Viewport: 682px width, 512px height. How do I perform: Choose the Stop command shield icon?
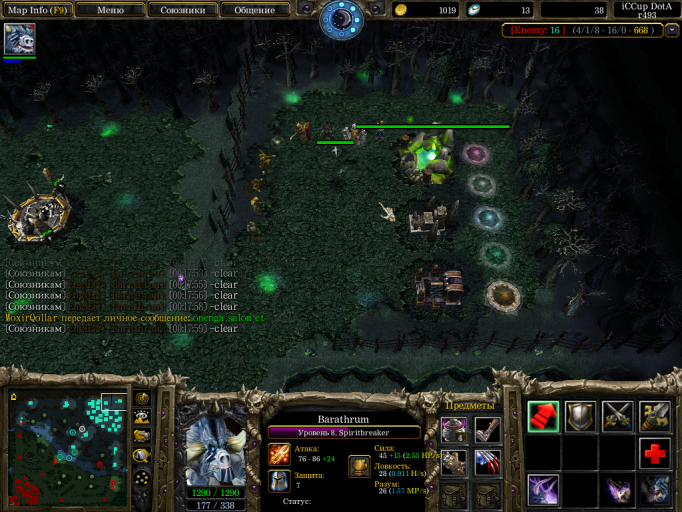tap(580, 416)
